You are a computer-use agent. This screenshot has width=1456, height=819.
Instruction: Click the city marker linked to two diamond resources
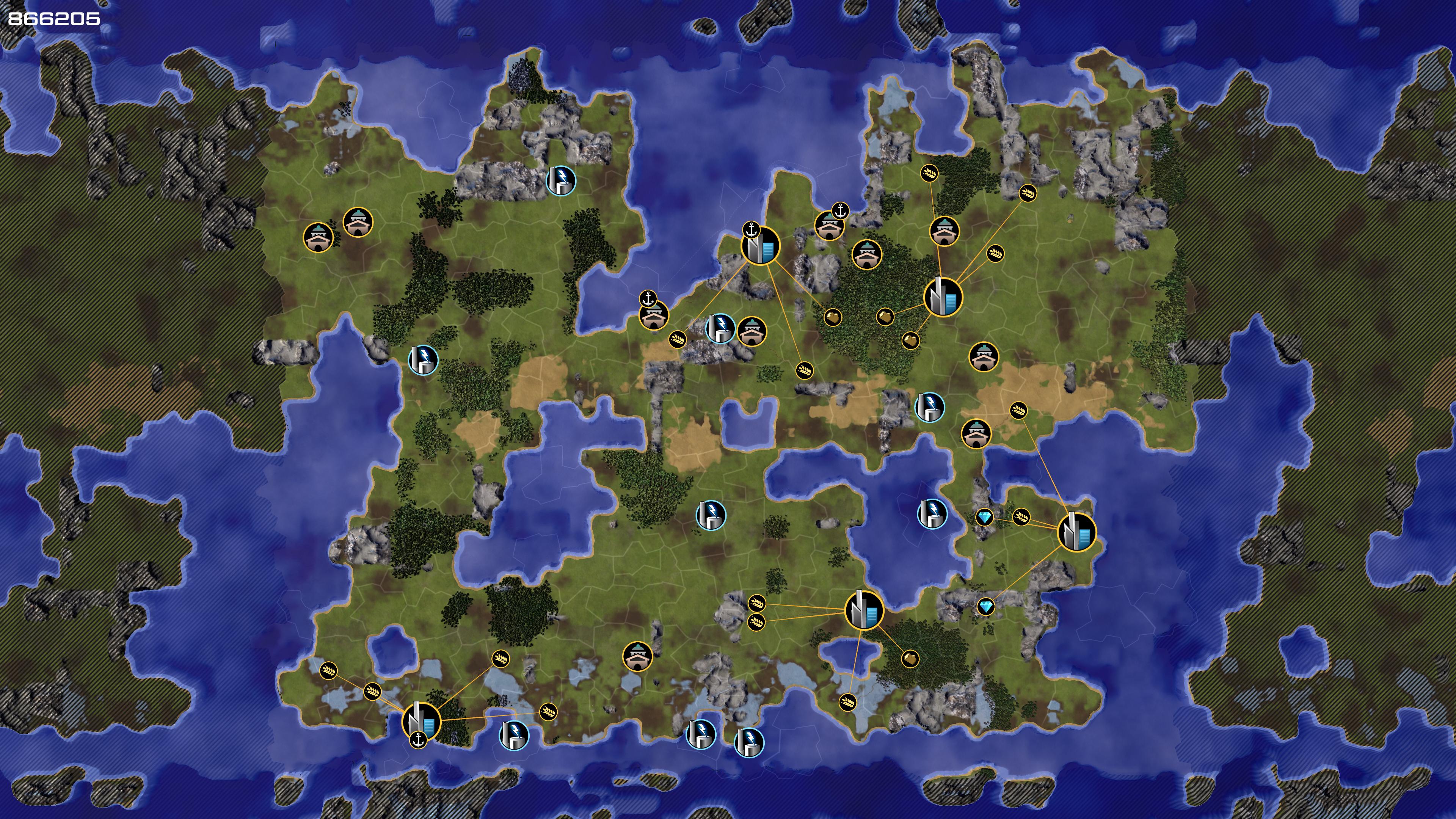click(x=1076, y=532)
